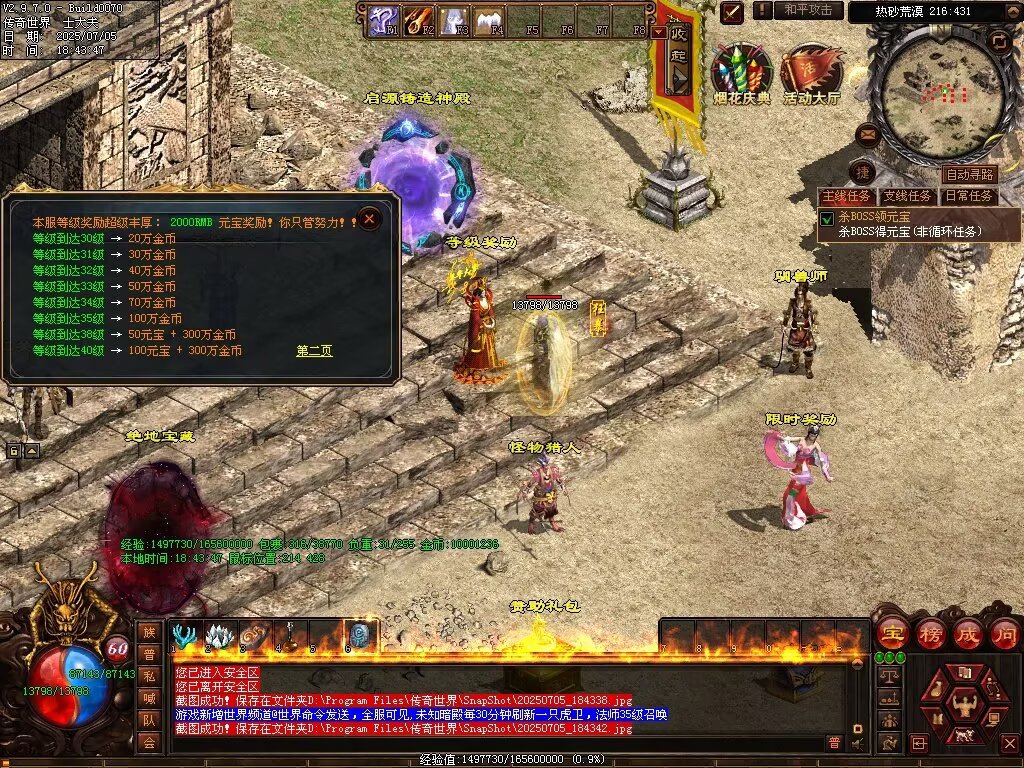Open the 榜 rankings button

coord(929,632)
